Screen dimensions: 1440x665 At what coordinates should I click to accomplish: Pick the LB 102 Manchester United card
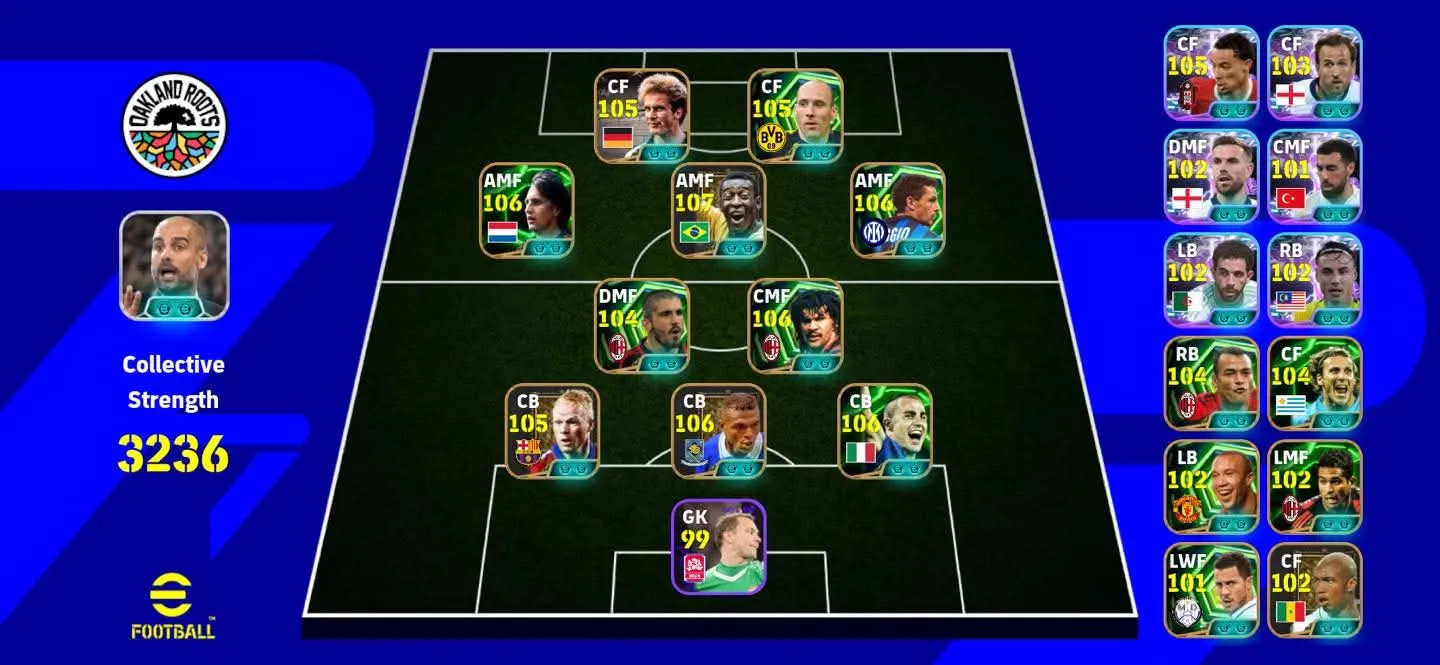1211,486
